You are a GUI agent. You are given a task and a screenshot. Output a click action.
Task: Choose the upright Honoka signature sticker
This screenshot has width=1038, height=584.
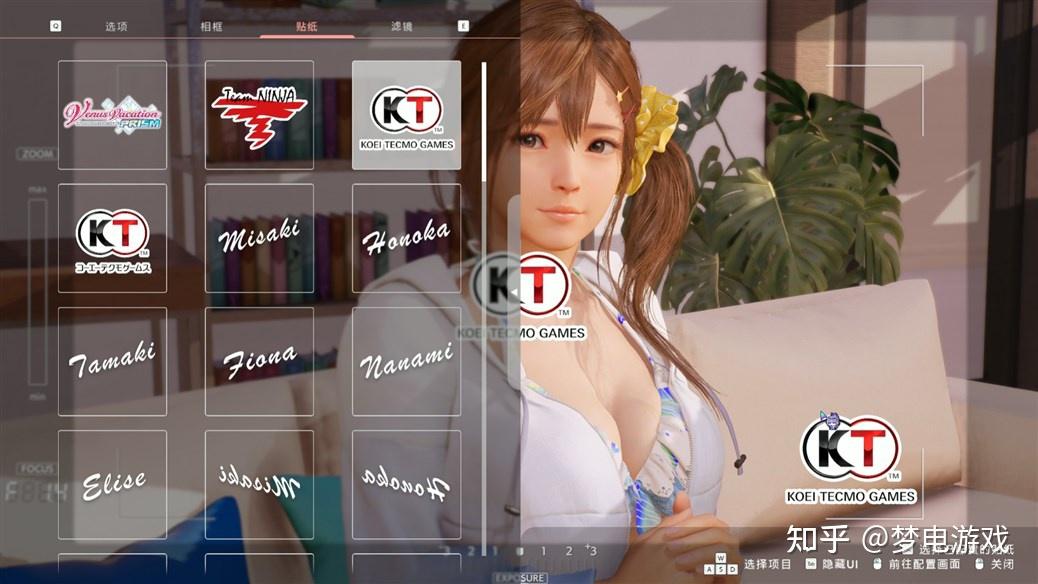pyautogui.click(x=406, y=238)
